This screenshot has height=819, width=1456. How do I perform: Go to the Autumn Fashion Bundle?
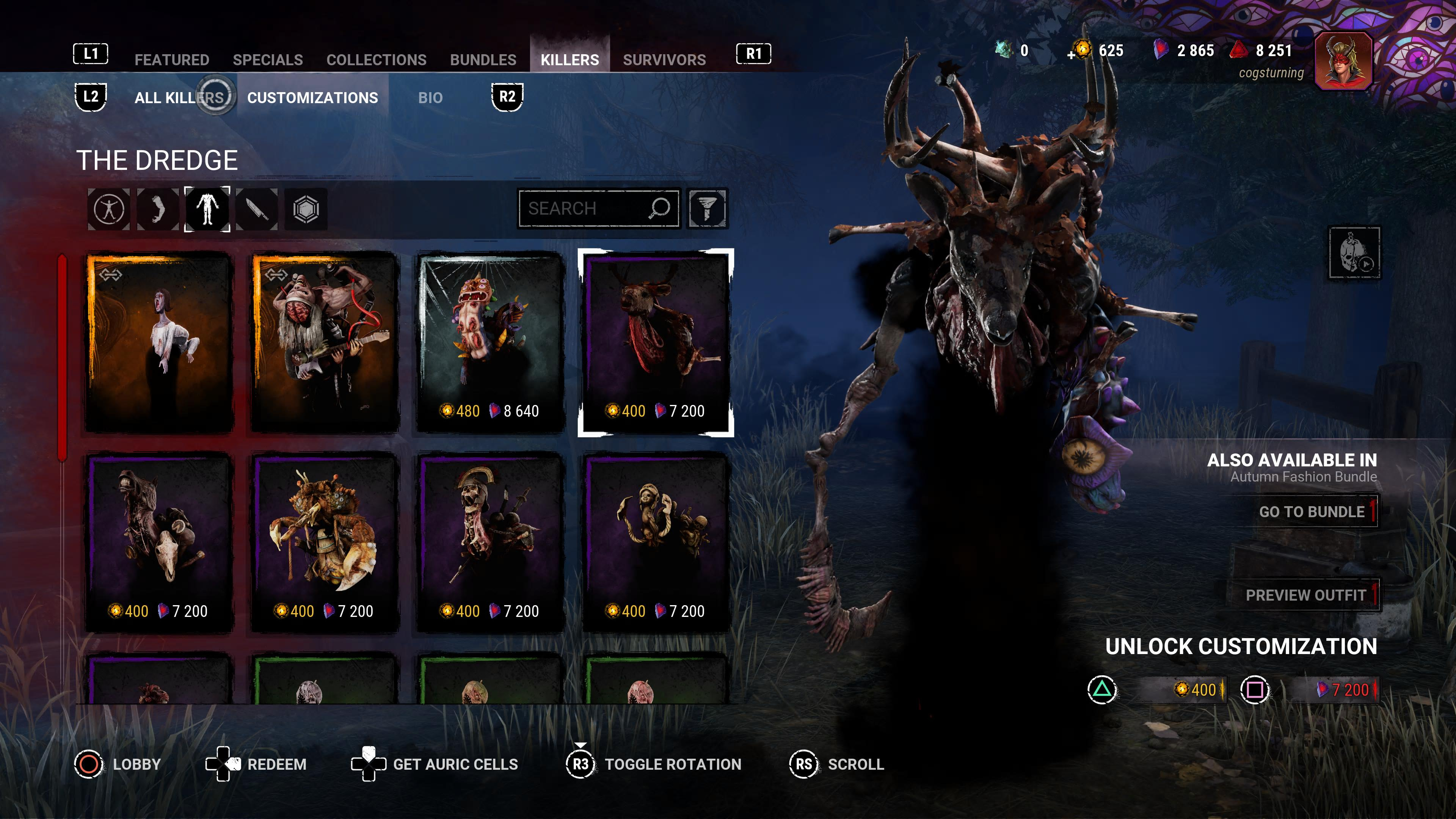click(x=1311, y=511)
